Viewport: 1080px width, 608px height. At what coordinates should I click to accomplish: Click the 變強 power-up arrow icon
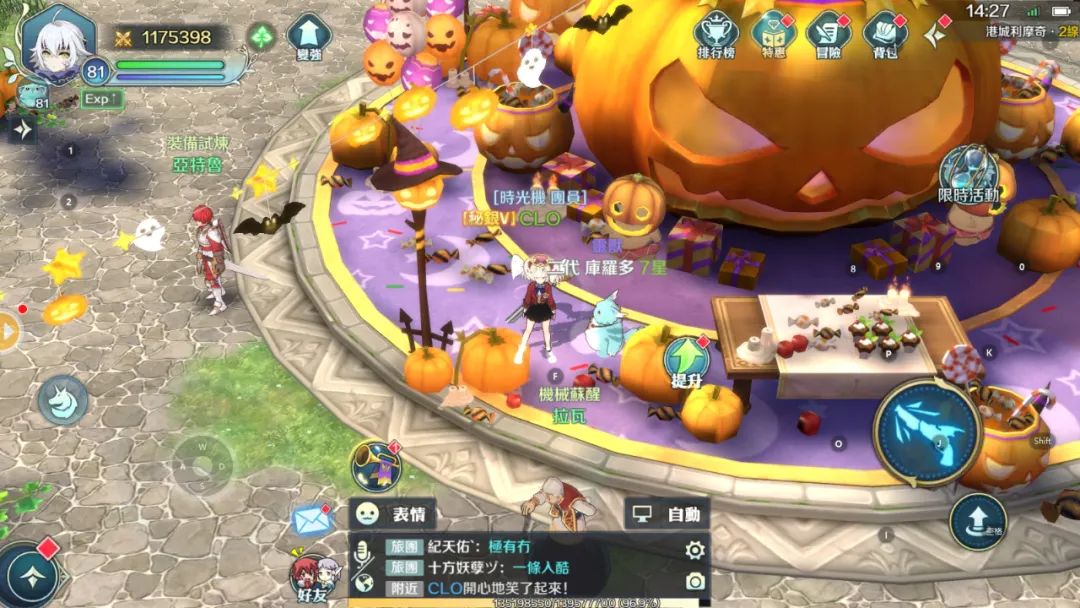[309, 36]
